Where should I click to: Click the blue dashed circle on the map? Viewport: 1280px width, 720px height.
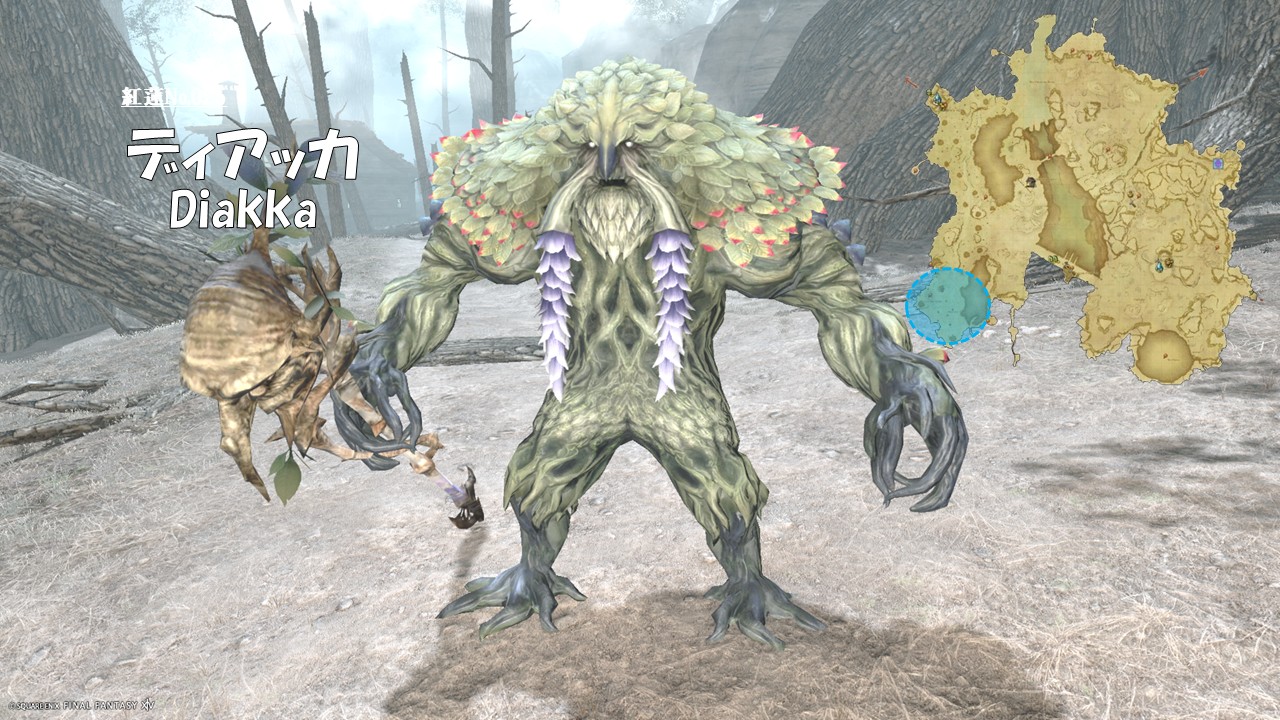[948, 307]
